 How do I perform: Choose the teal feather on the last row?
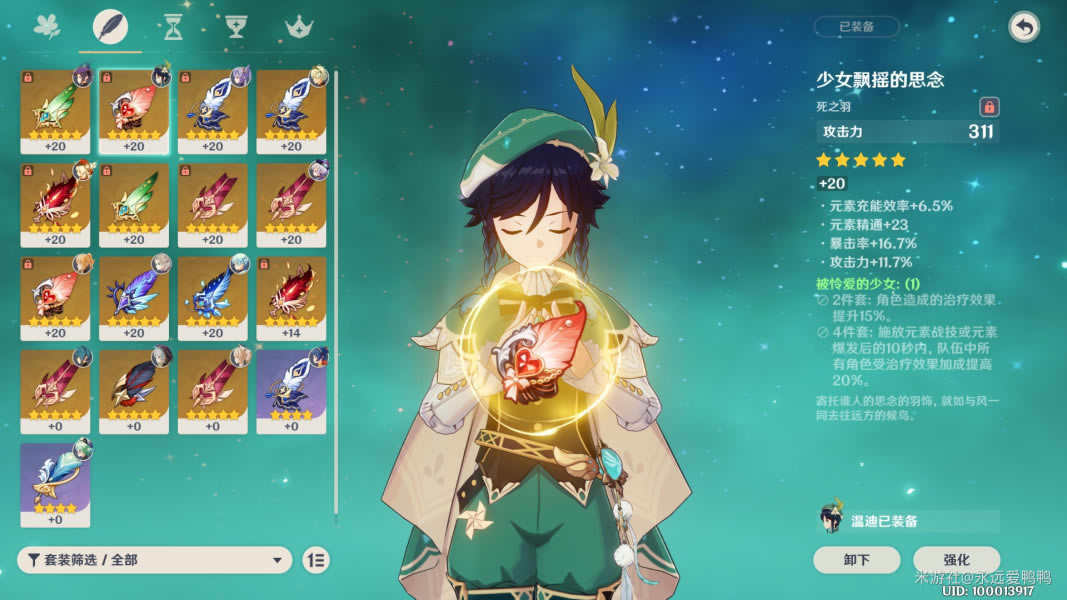click(55, 484)
